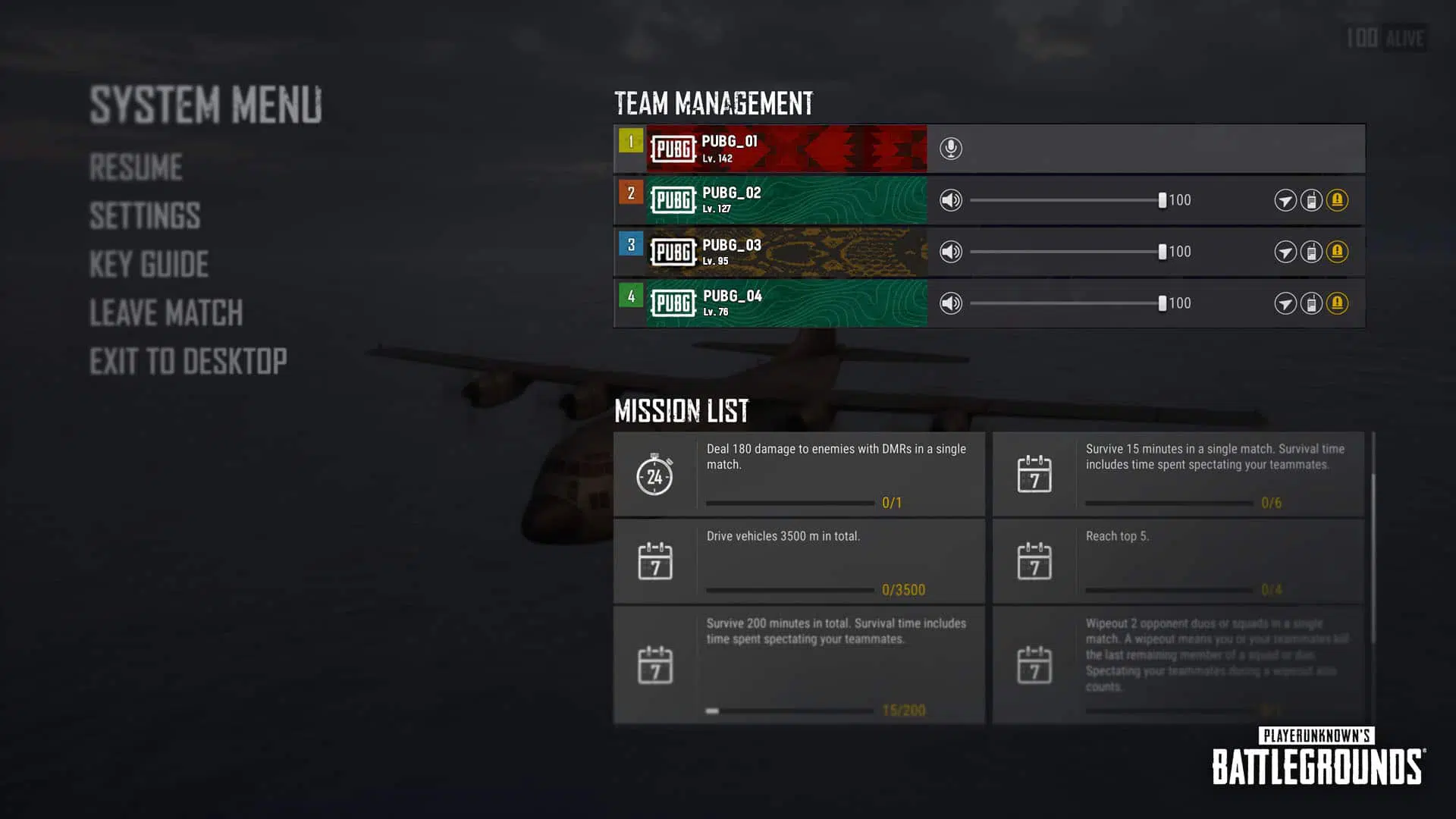Open the Drive vehicles 3500 m mission
1456x819 pixels.
799,562
